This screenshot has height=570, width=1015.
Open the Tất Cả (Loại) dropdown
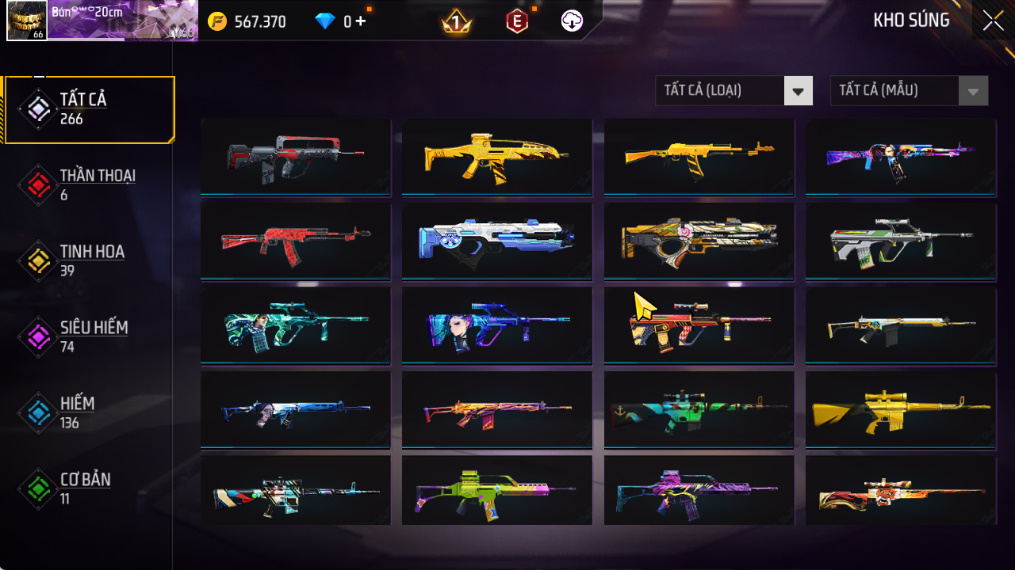(x=733, y=91)
